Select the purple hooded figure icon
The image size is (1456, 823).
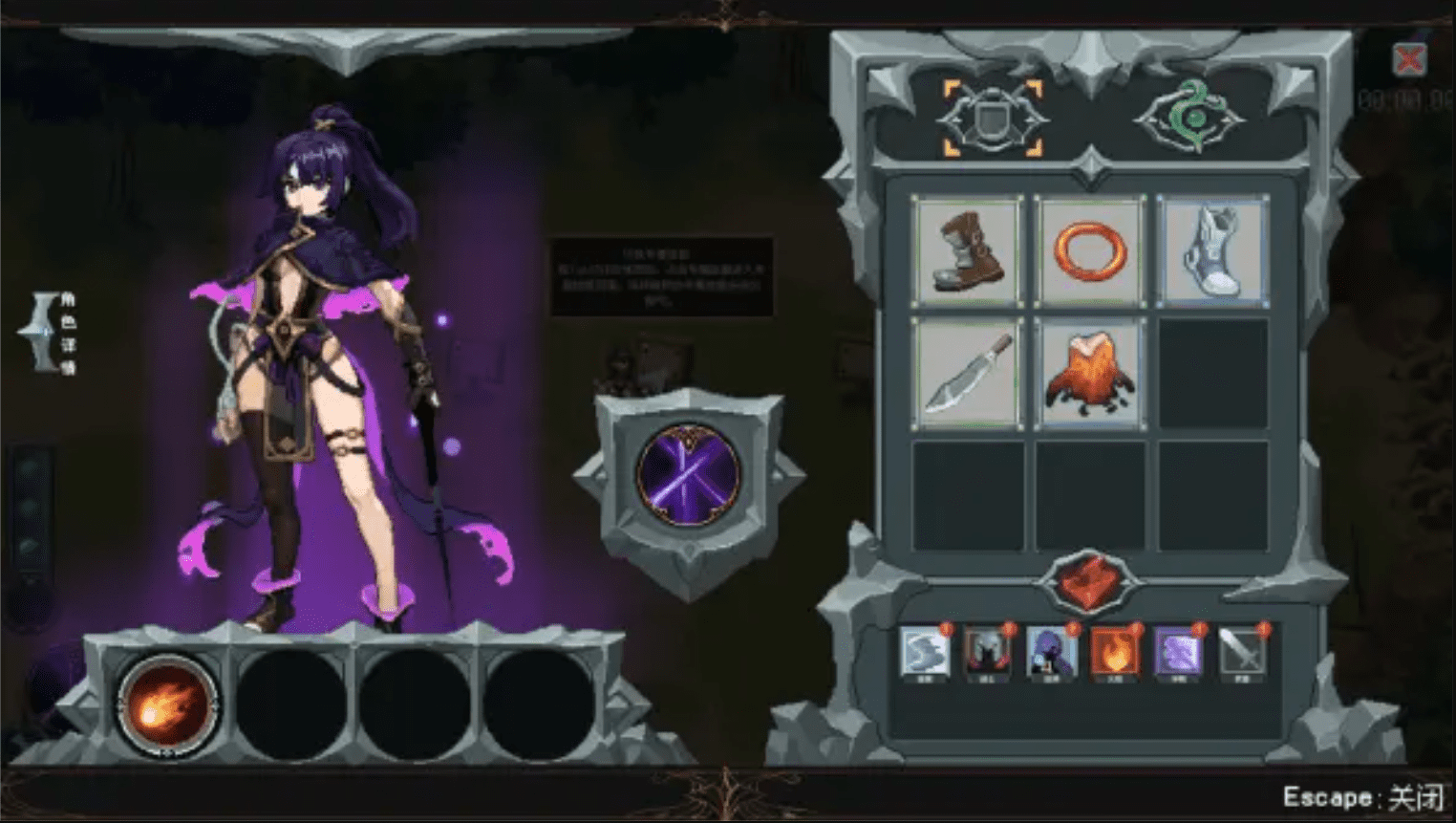(x=1051, y=653)
